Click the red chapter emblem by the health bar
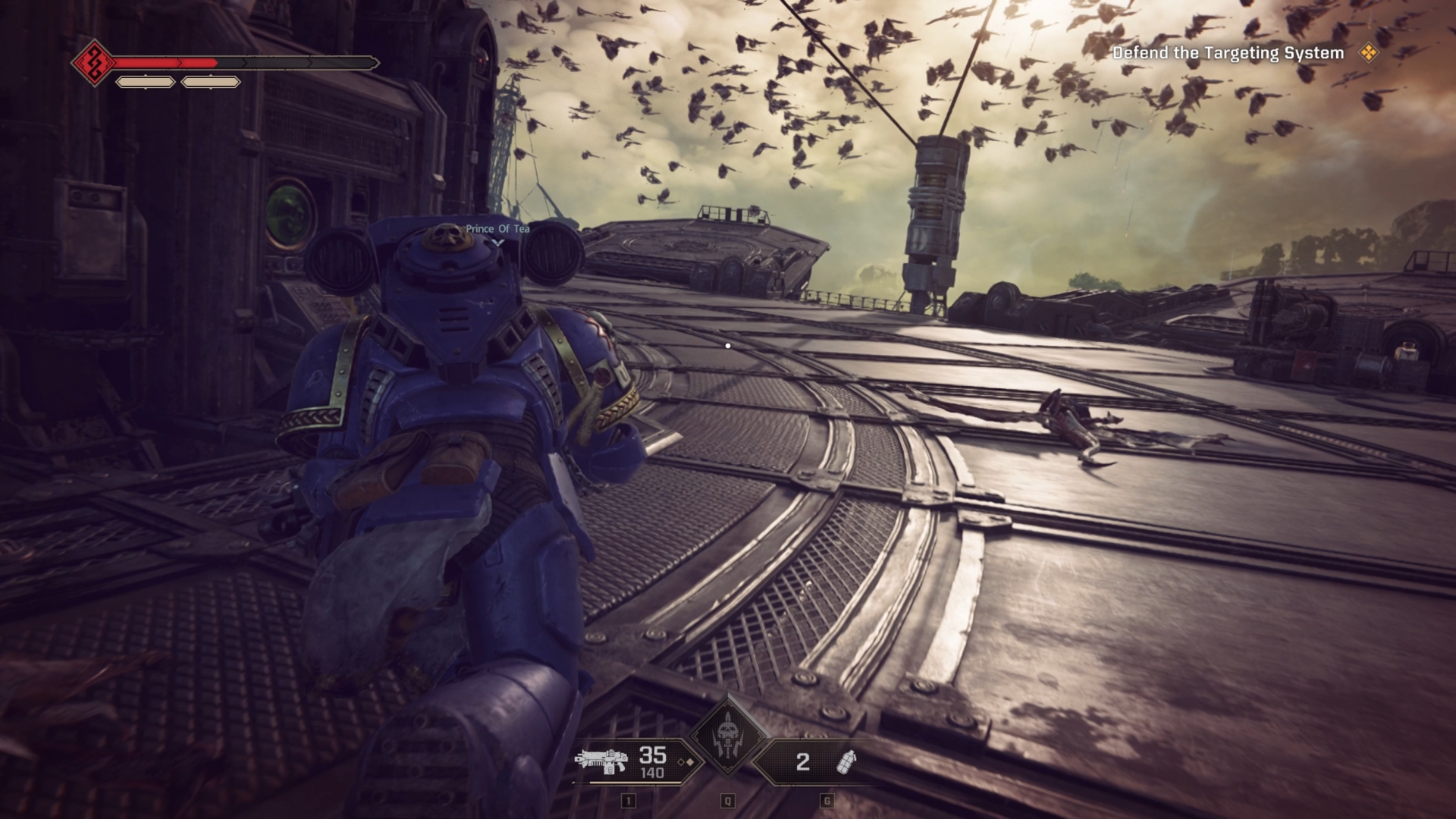The image size is (1456, 819). tap(94, 63)
